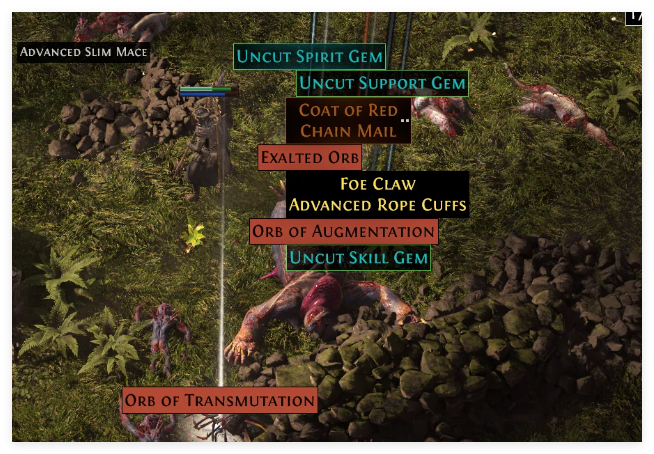Pick up the Orb of Transmutation
Viewport: 654px width, 454px height.
(220, 401)
